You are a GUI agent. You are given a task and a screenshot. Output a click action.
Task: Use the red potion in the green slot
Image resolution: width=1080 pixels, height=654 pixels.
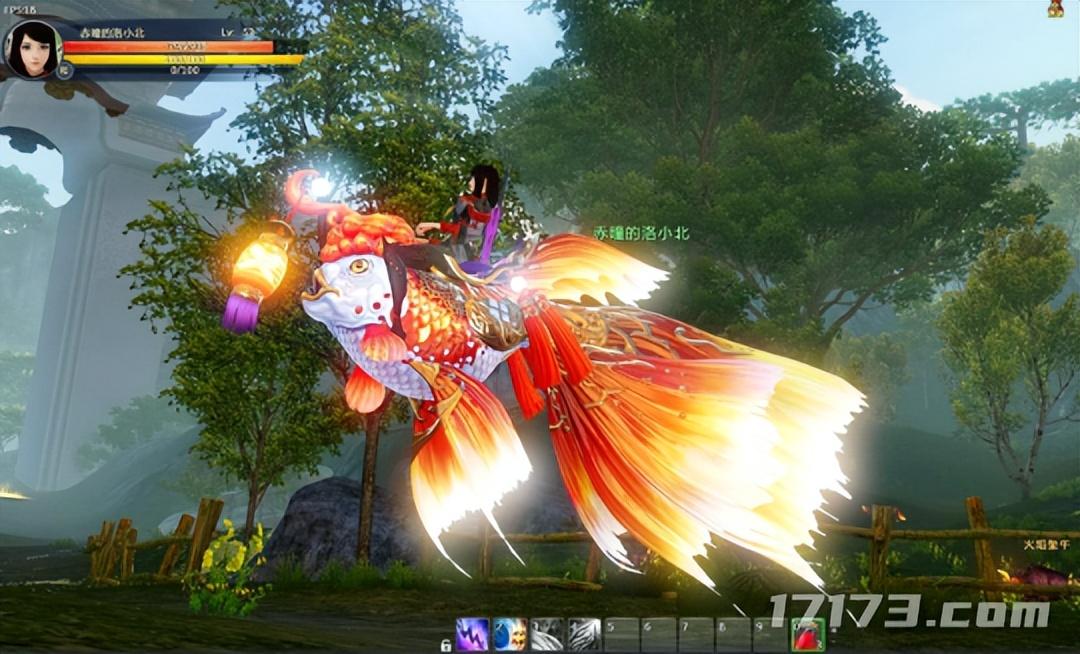click(x=808, y=634)
